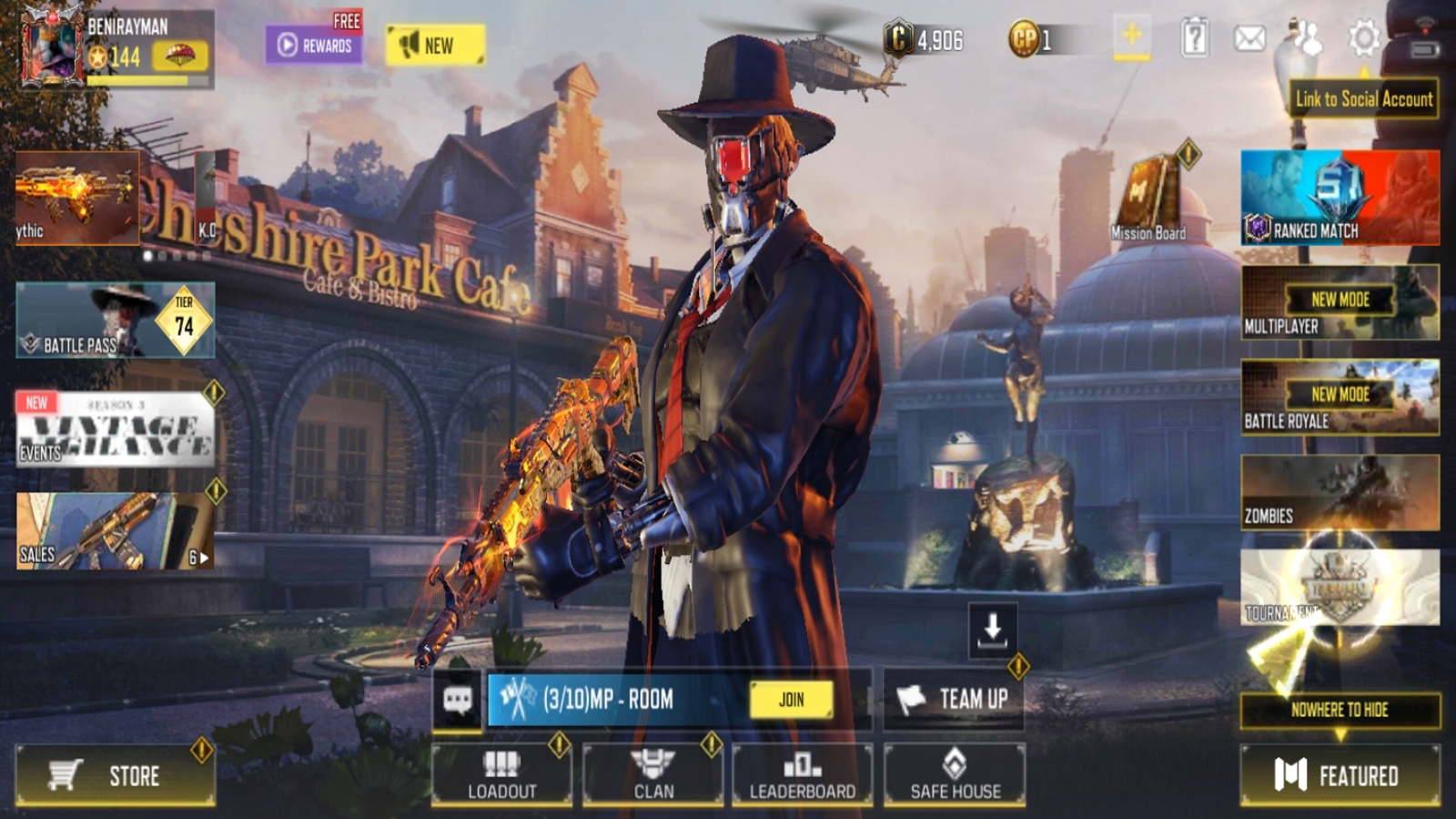Choose the Multiplayer mode tile

1340,302
